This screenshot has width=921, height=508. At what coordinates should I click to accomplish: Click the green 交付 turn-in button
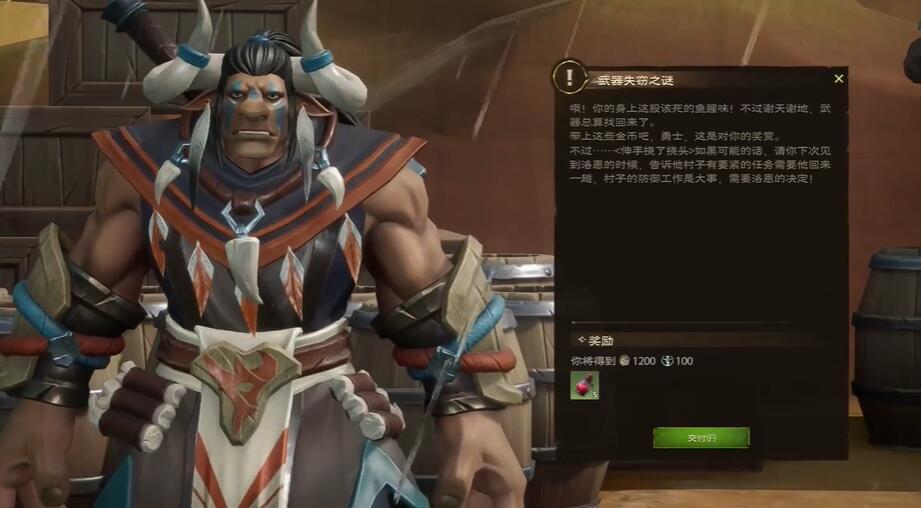click(x=701, y=437)
